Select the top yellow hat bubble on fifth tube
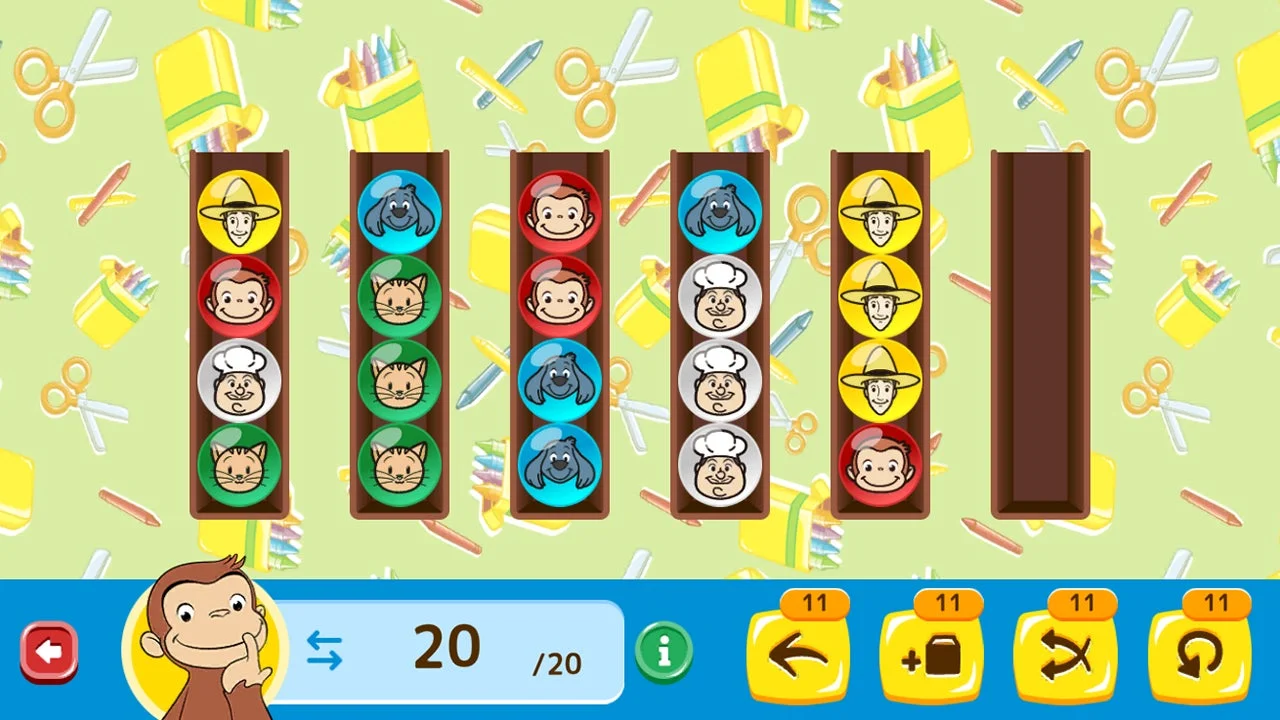Image resolution: width=1280 pixels, height=720 pixels. pyautogui.click(x=880, y=212)
